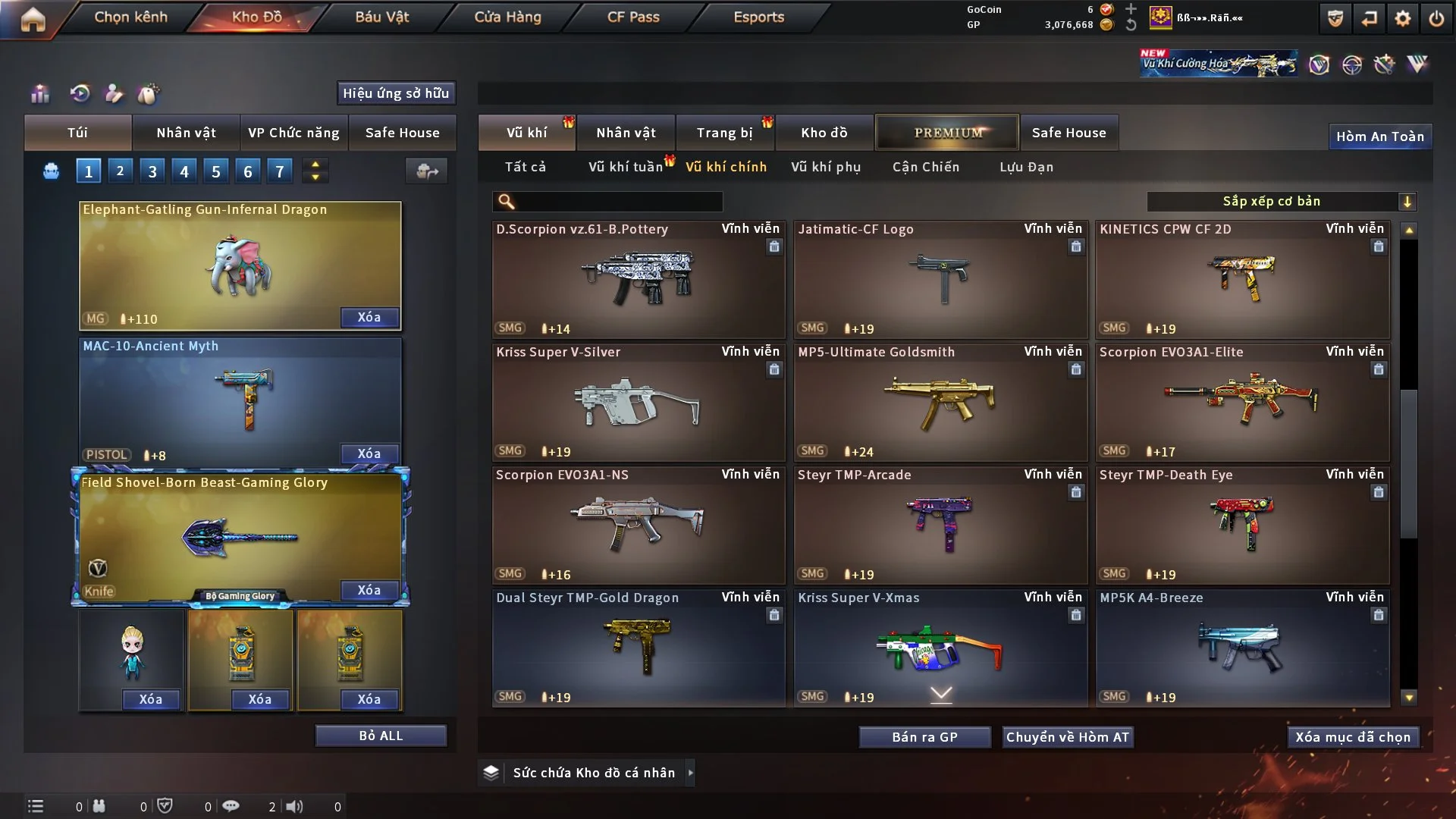The height and width of the screenshot is (819, 1456).
Task: Click Chuyển về Hòm AT button
Action: (1068, 737)
